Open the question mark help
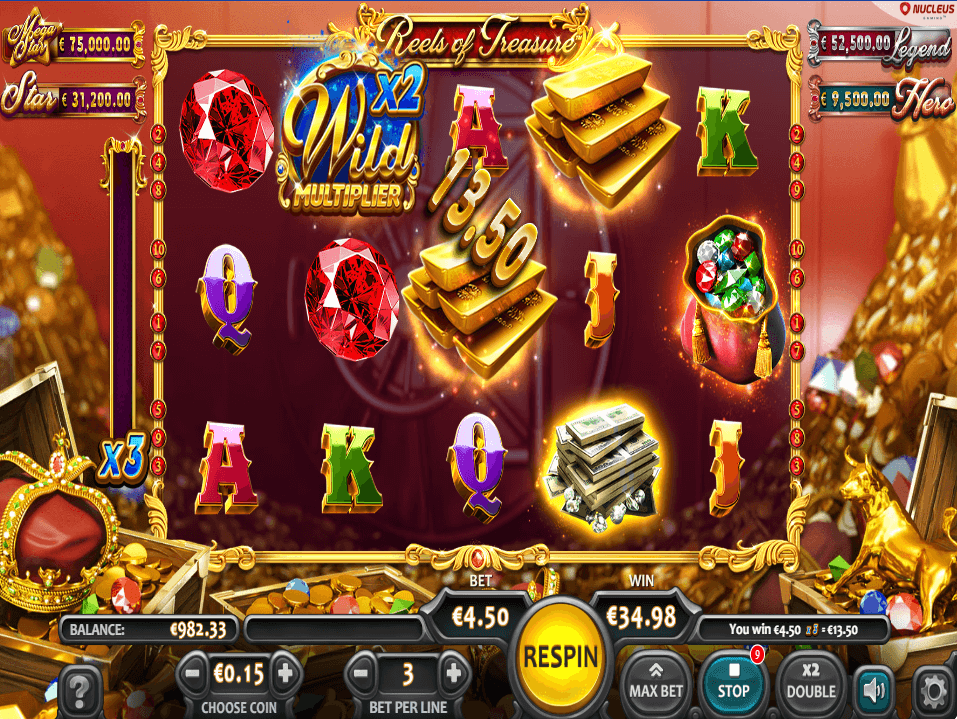 pos(84,688)
